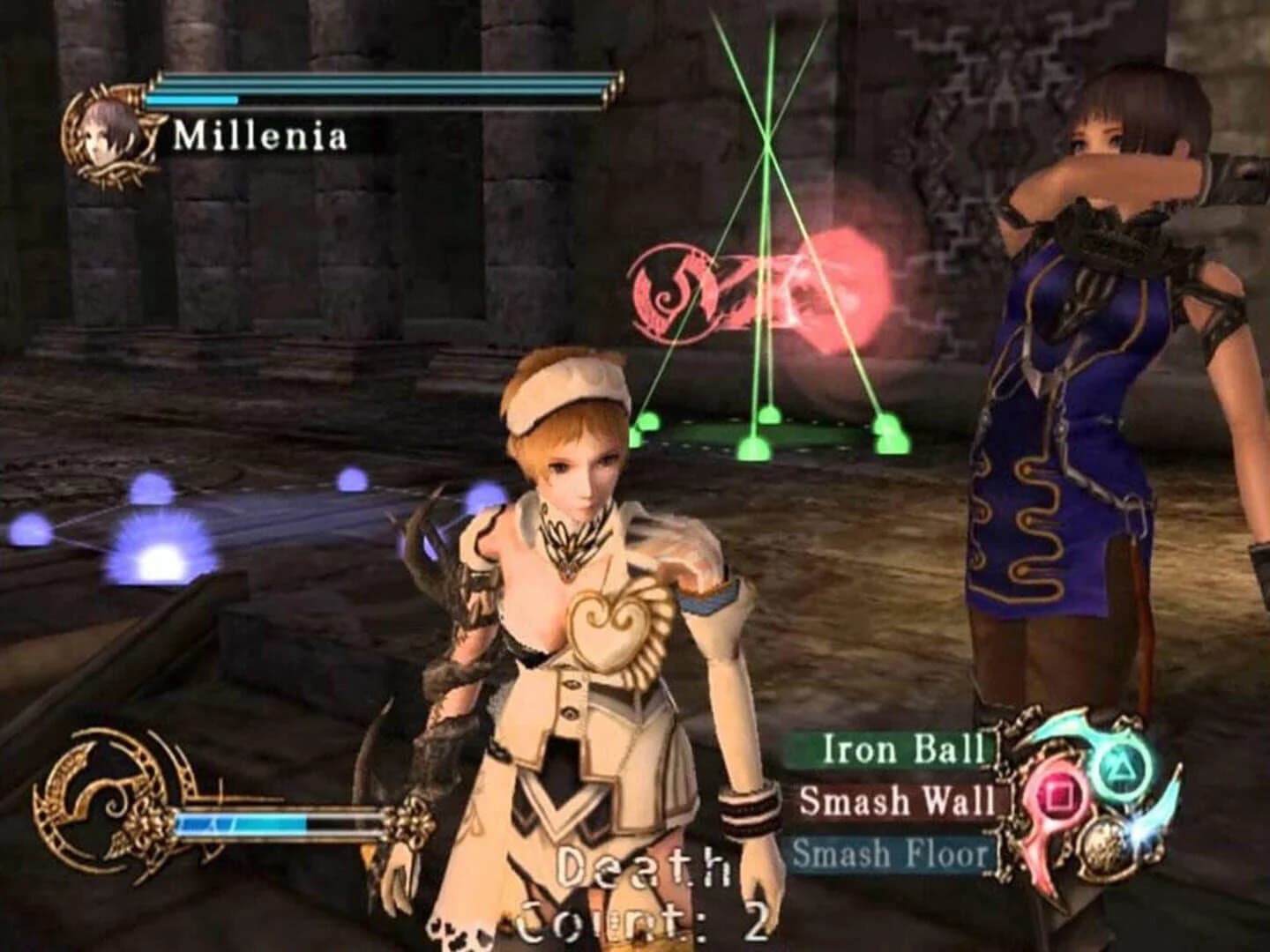Viewport: 1270px width, 952px height.
Task: Toggle the Smash Floor skill
Action: 891,853
